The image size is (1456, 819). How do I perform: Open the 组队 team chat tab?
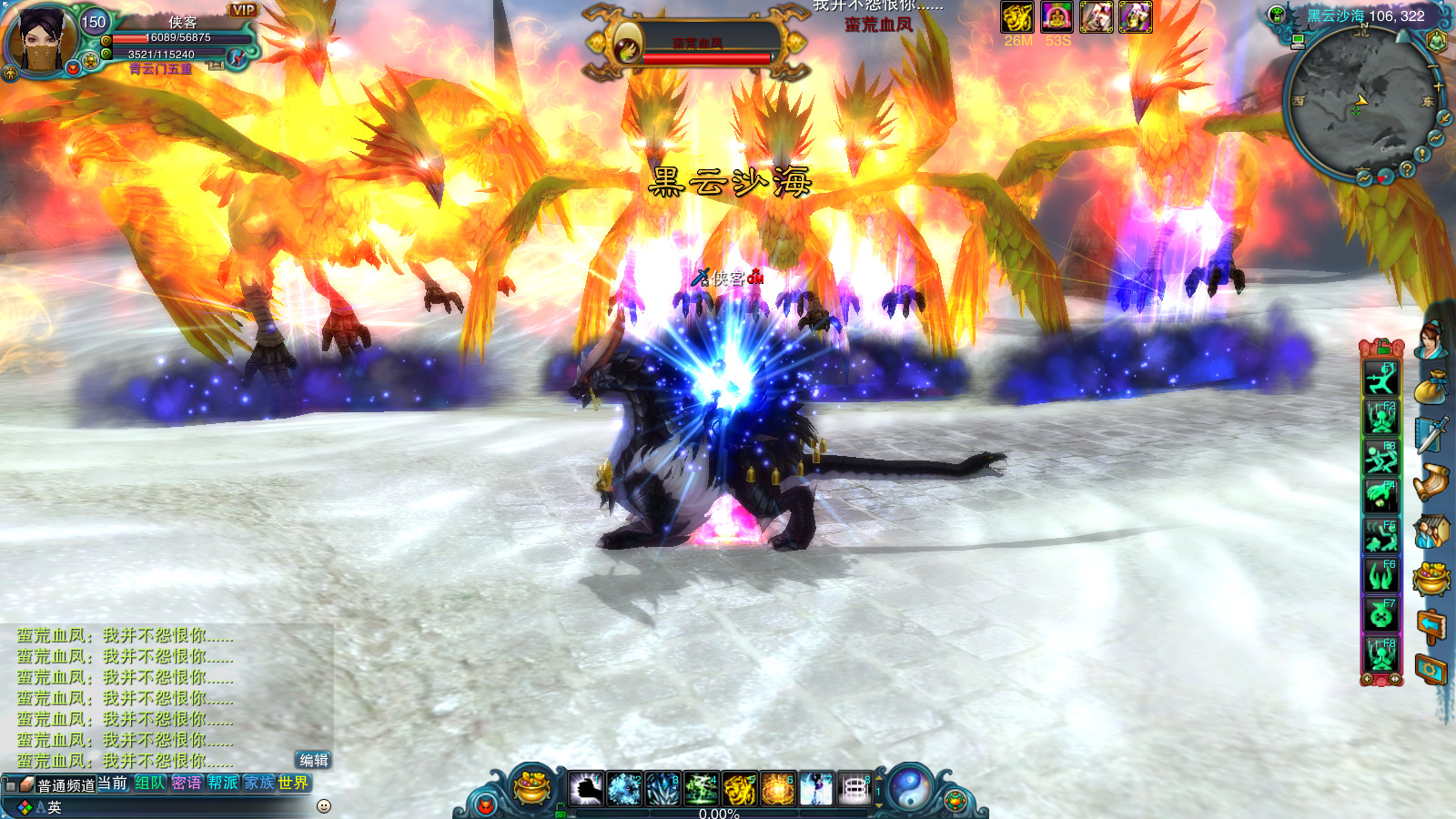tap(150, 783)
